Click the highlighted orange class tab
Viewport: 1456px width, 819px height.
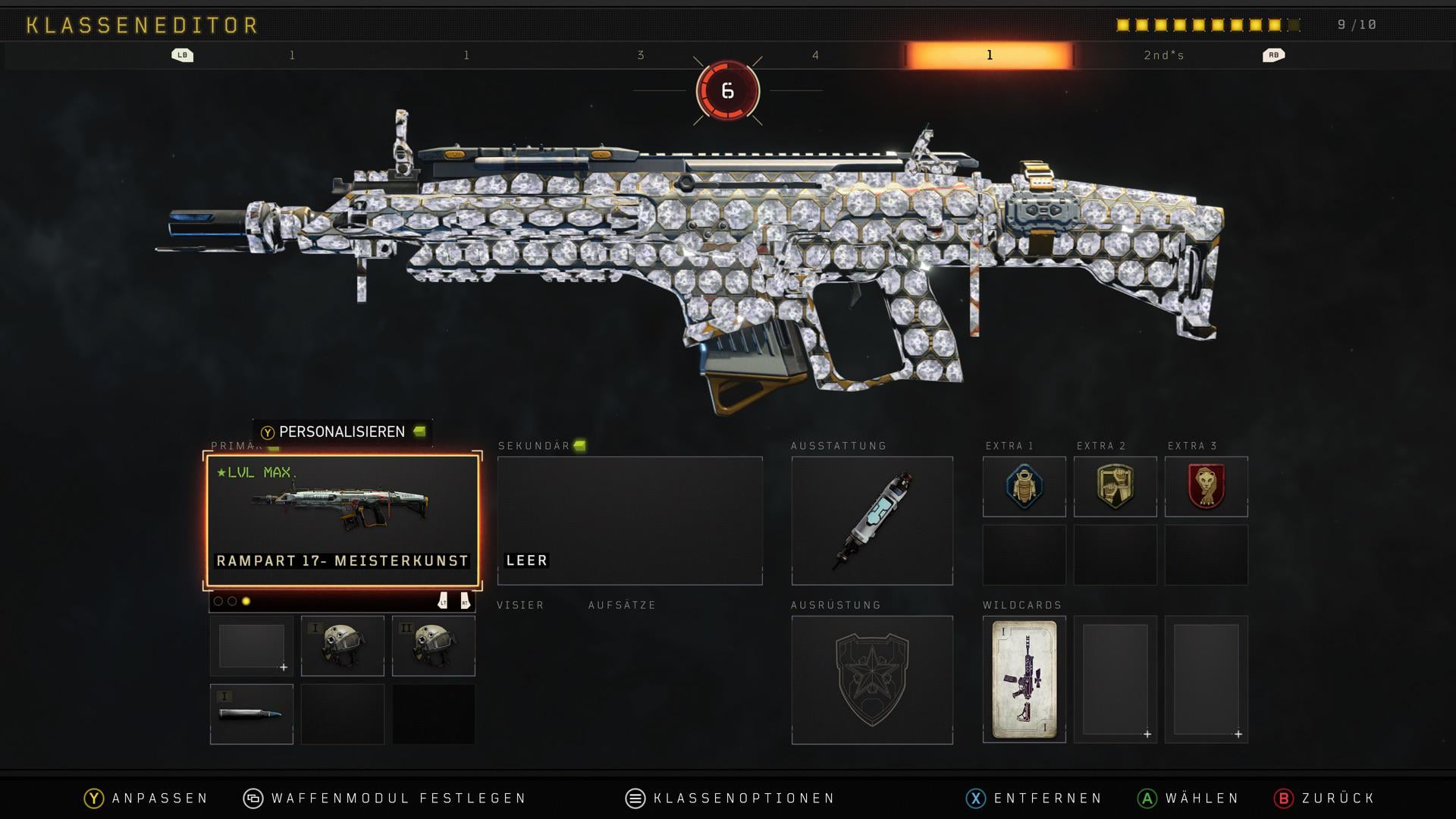(989, 55)
